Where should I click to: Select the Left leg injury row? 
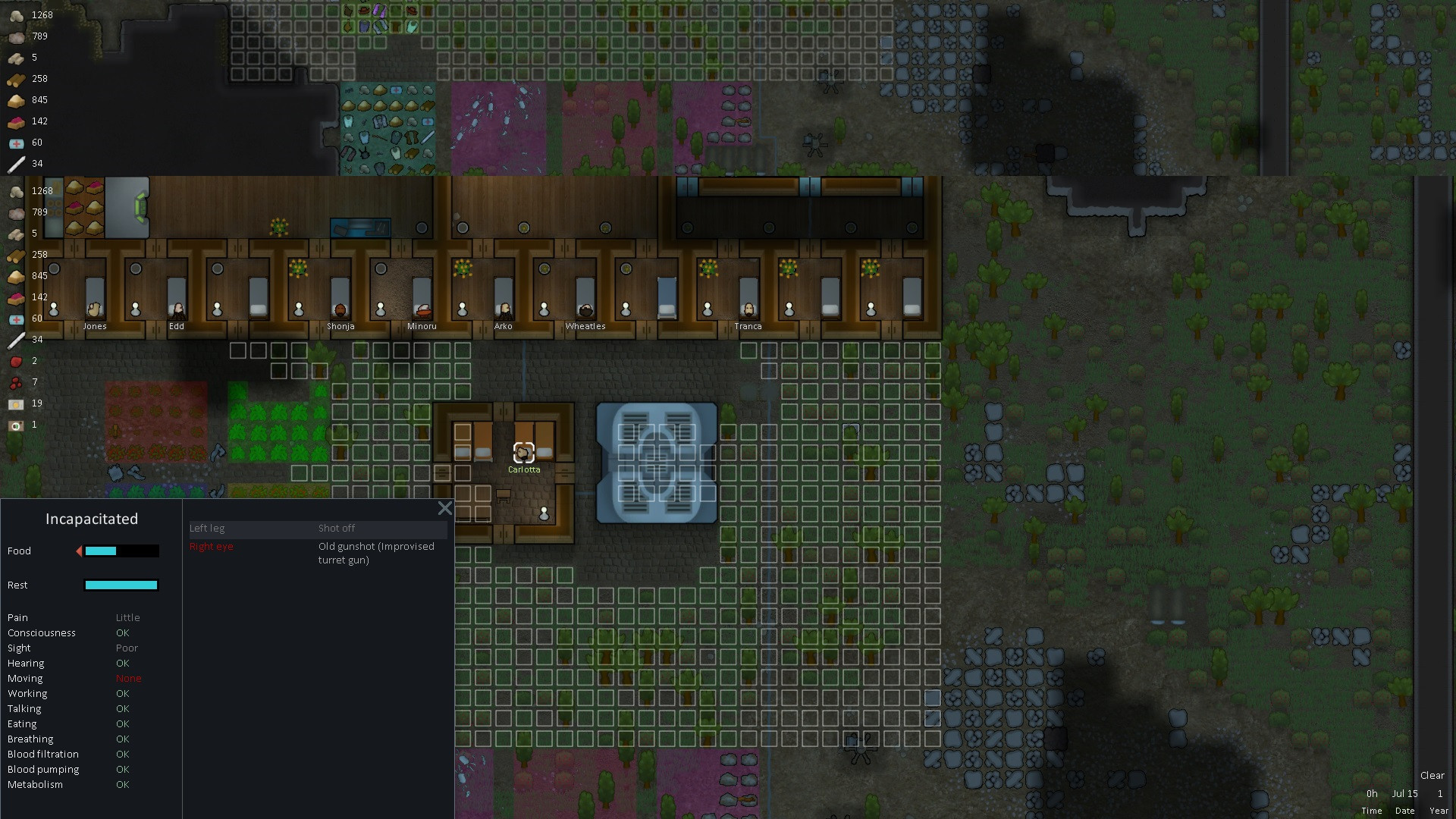point(318,529)
